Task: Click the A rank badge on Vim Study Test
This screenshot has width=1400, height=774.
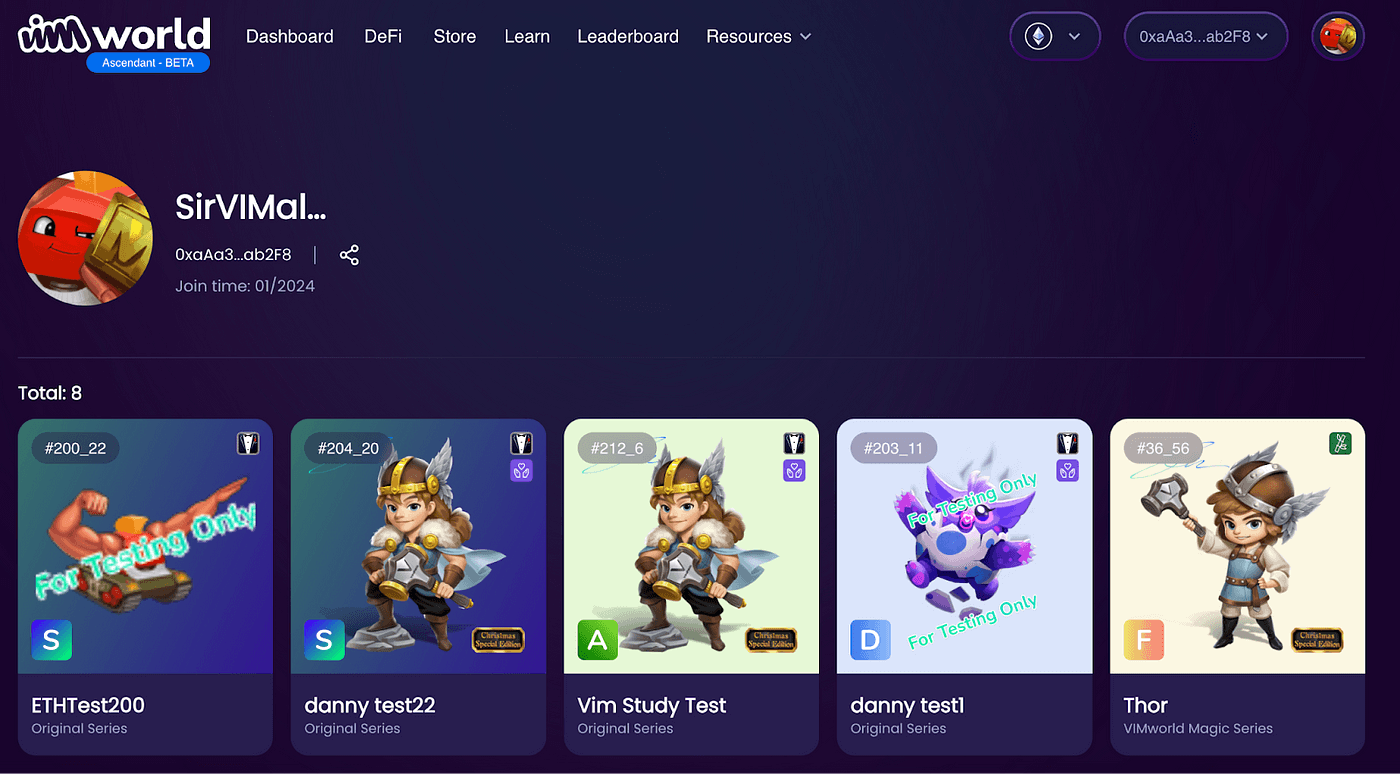Action: [597, 640]
